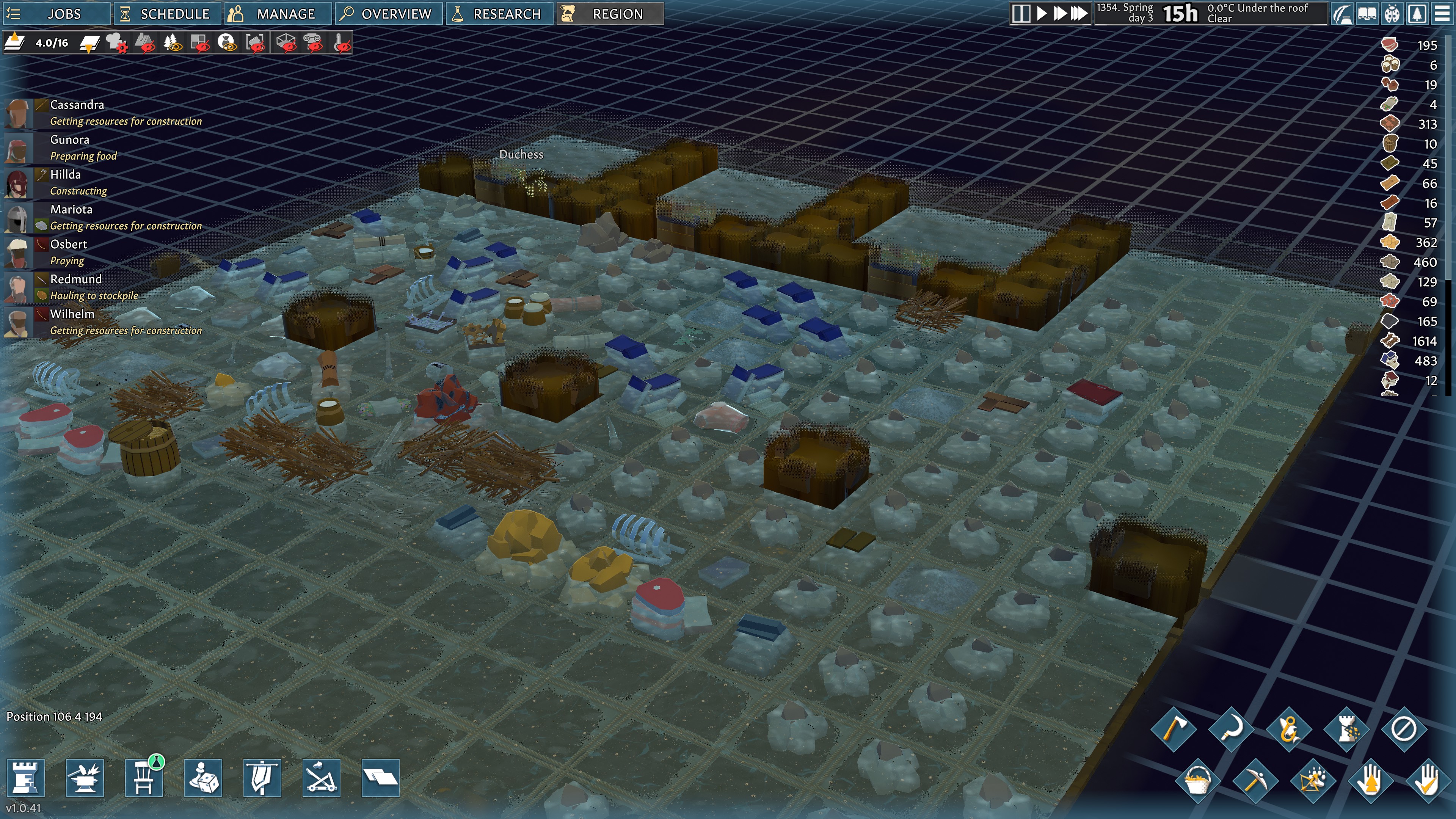Viewport: 1456px width, 819px height.
Task: Select the axe chop-trees order
Action: [x=1174, y=728]
